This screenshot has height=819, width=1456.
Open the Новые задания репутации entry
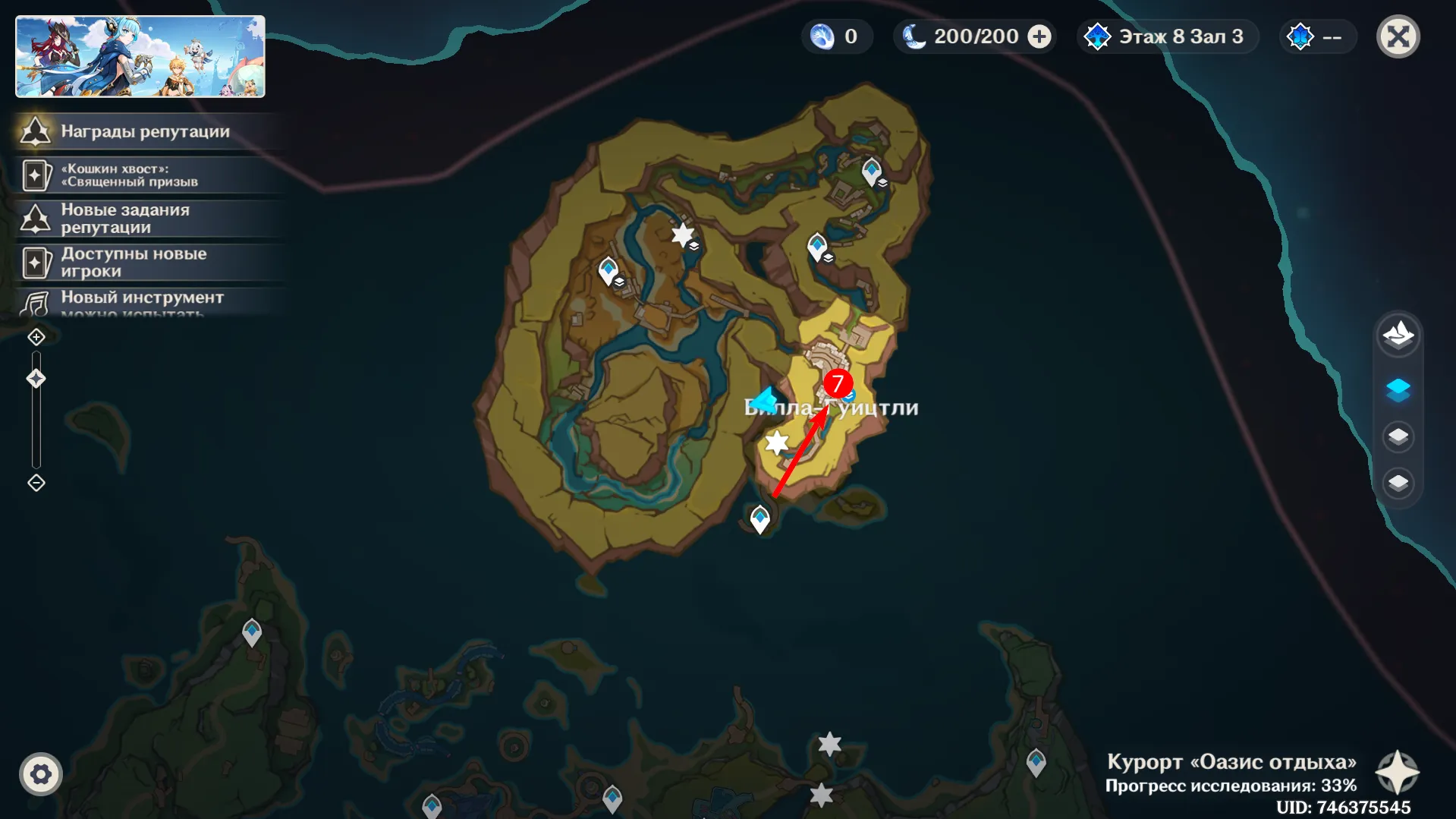(x=144, y=219)
